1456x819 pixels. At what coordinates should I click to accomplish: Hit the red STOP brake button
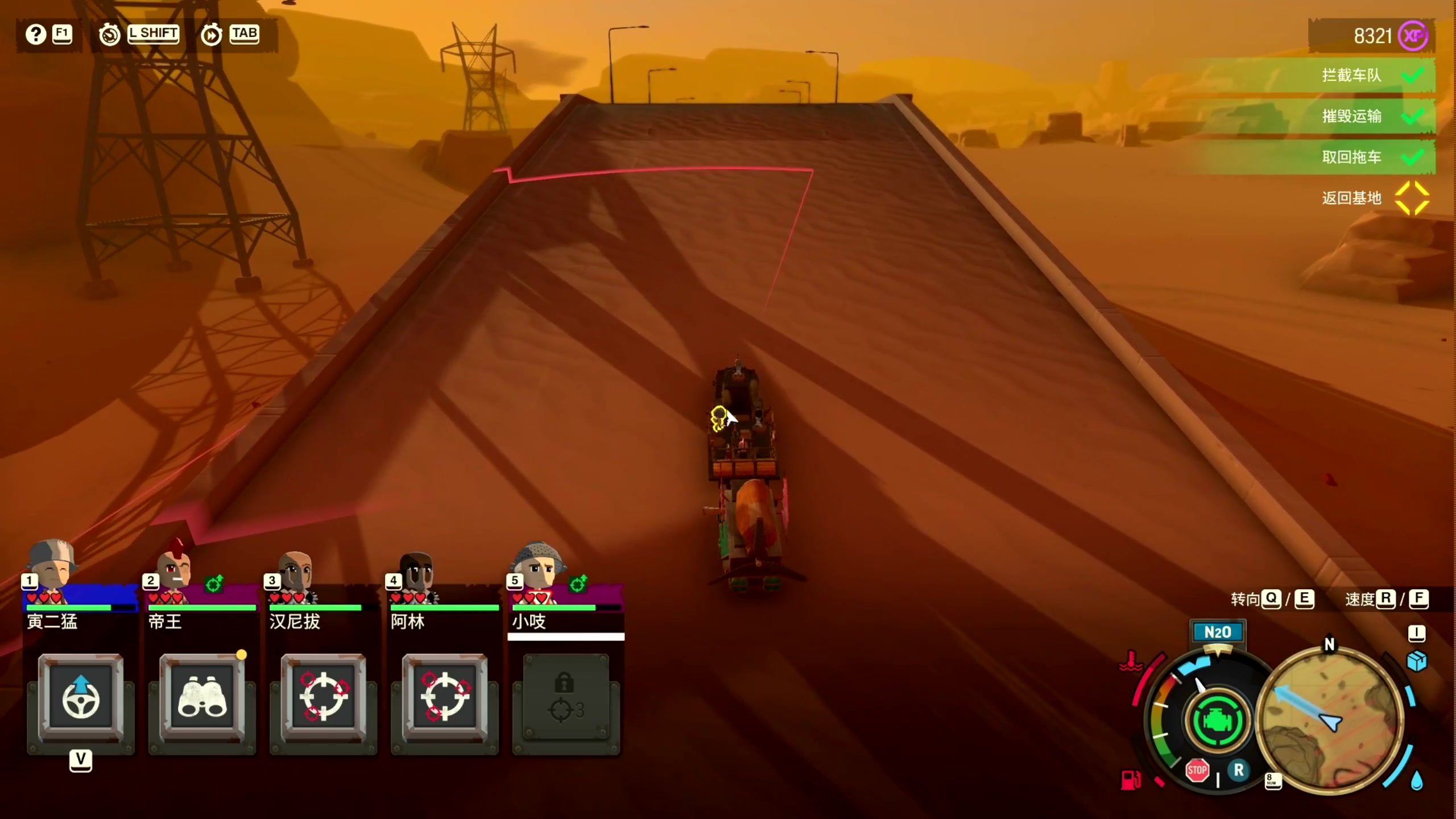[1197, 771]
